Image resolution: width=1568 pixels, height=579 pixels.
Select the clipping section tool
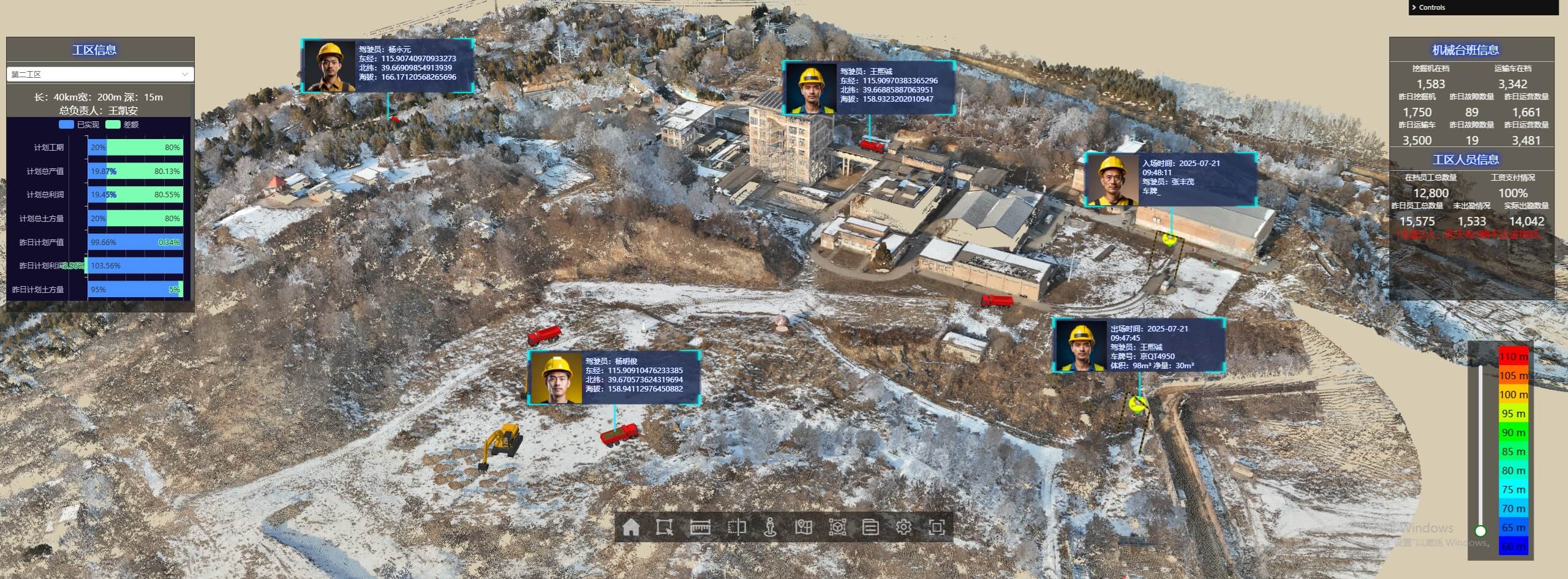(736, 527)
